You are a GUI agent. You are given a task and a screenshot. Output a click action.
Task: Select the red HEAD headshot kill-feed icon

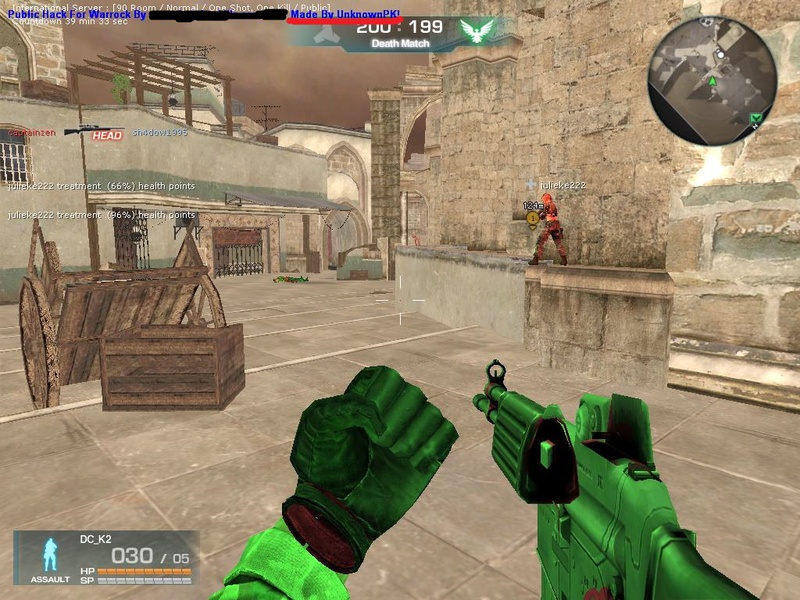(107, 135)
